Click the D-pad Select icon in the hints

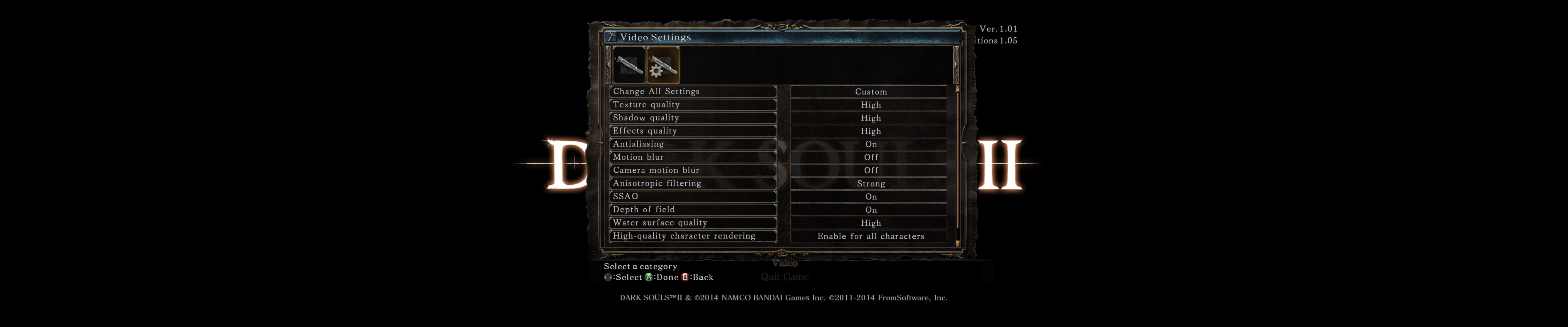[x=608, y=278]
